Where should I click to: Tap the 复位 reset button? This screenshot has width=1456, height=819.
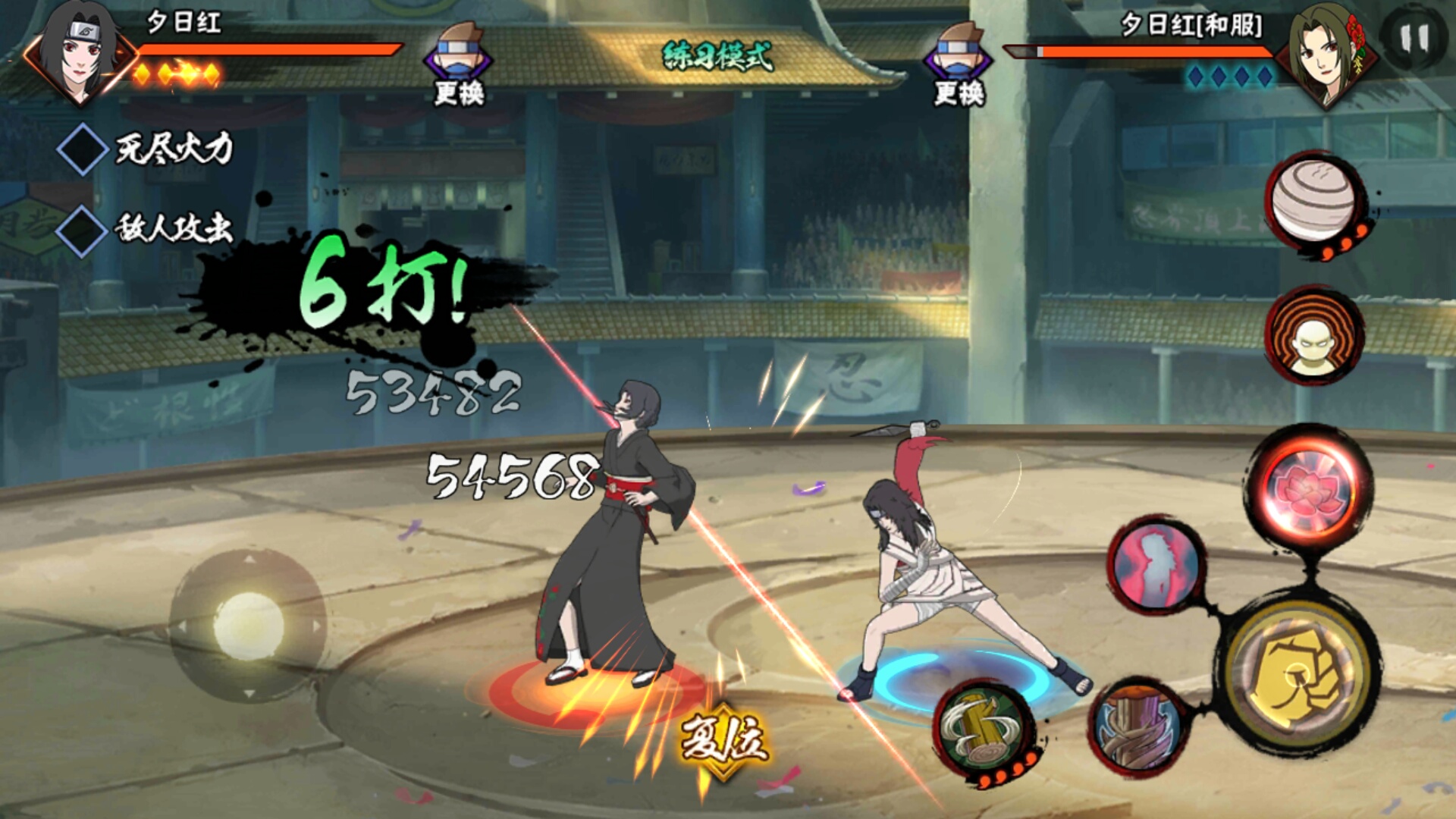723,739
